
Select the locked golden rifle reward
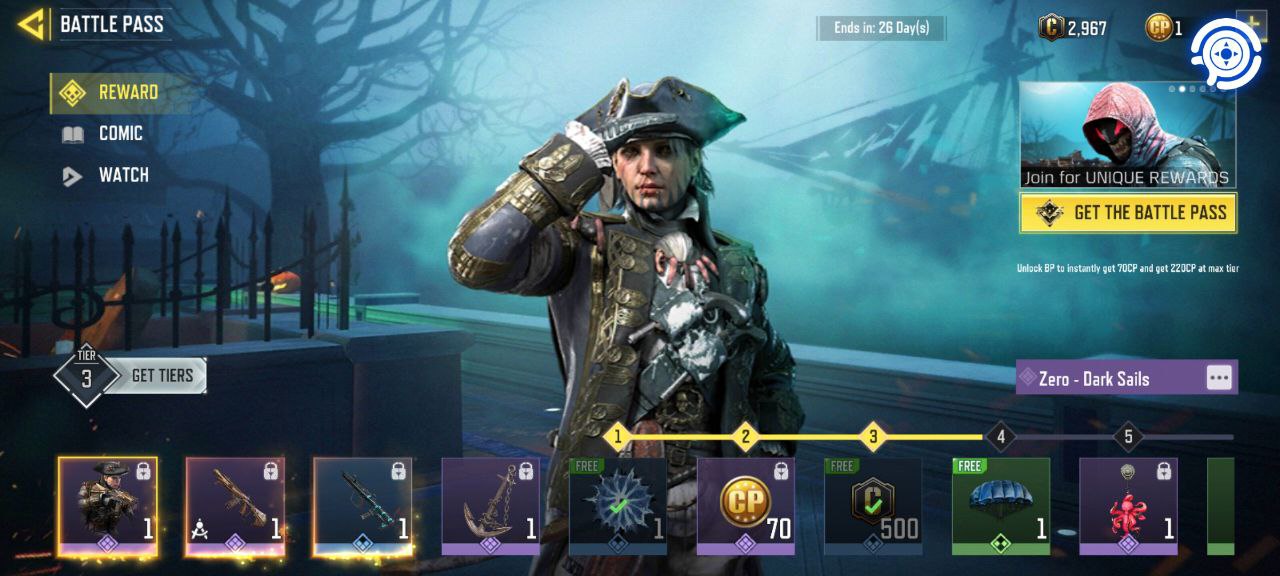click(x=235, y=505)
